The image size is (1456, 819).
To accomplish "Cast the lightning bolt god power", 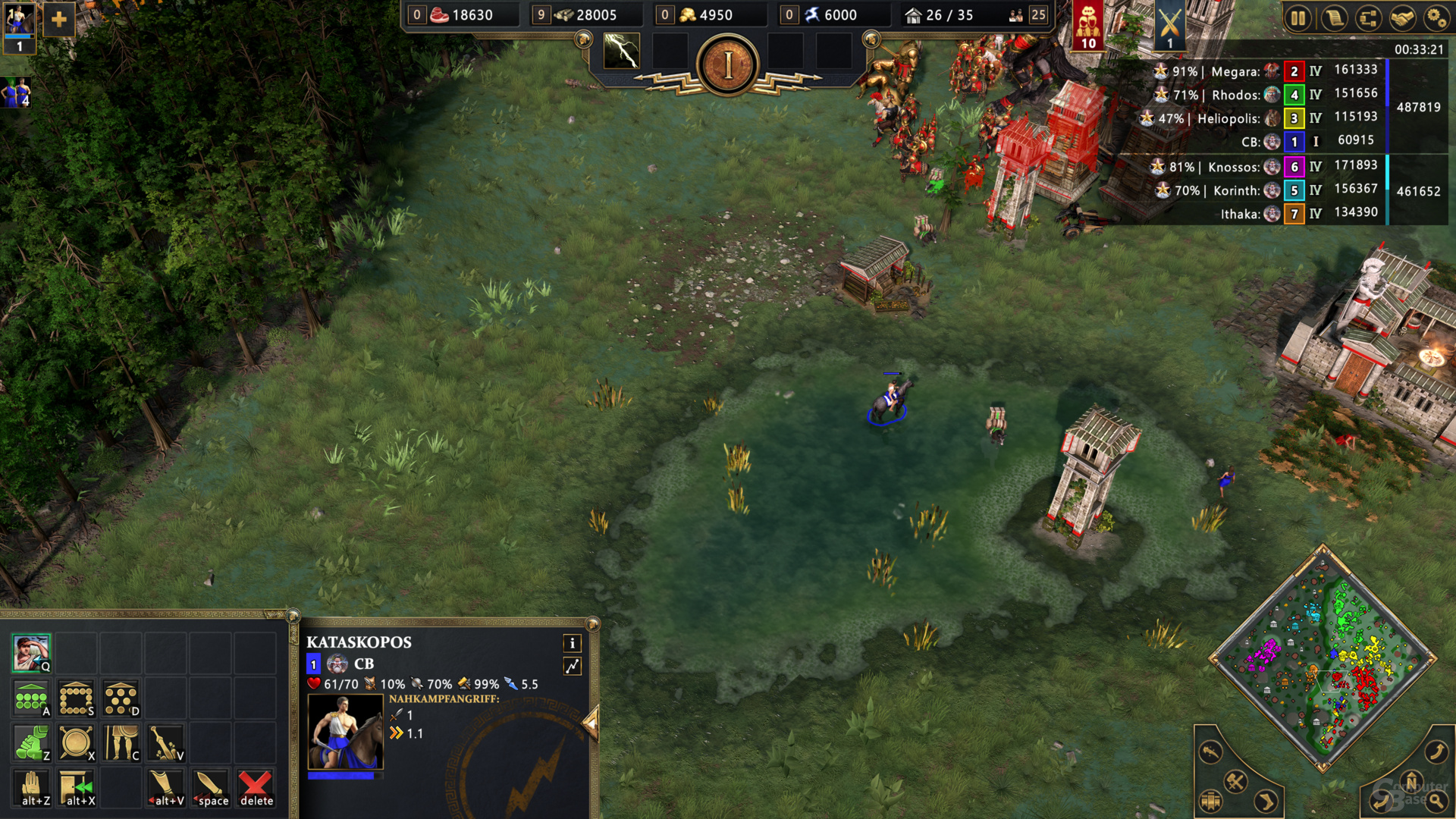I will 621,52.
